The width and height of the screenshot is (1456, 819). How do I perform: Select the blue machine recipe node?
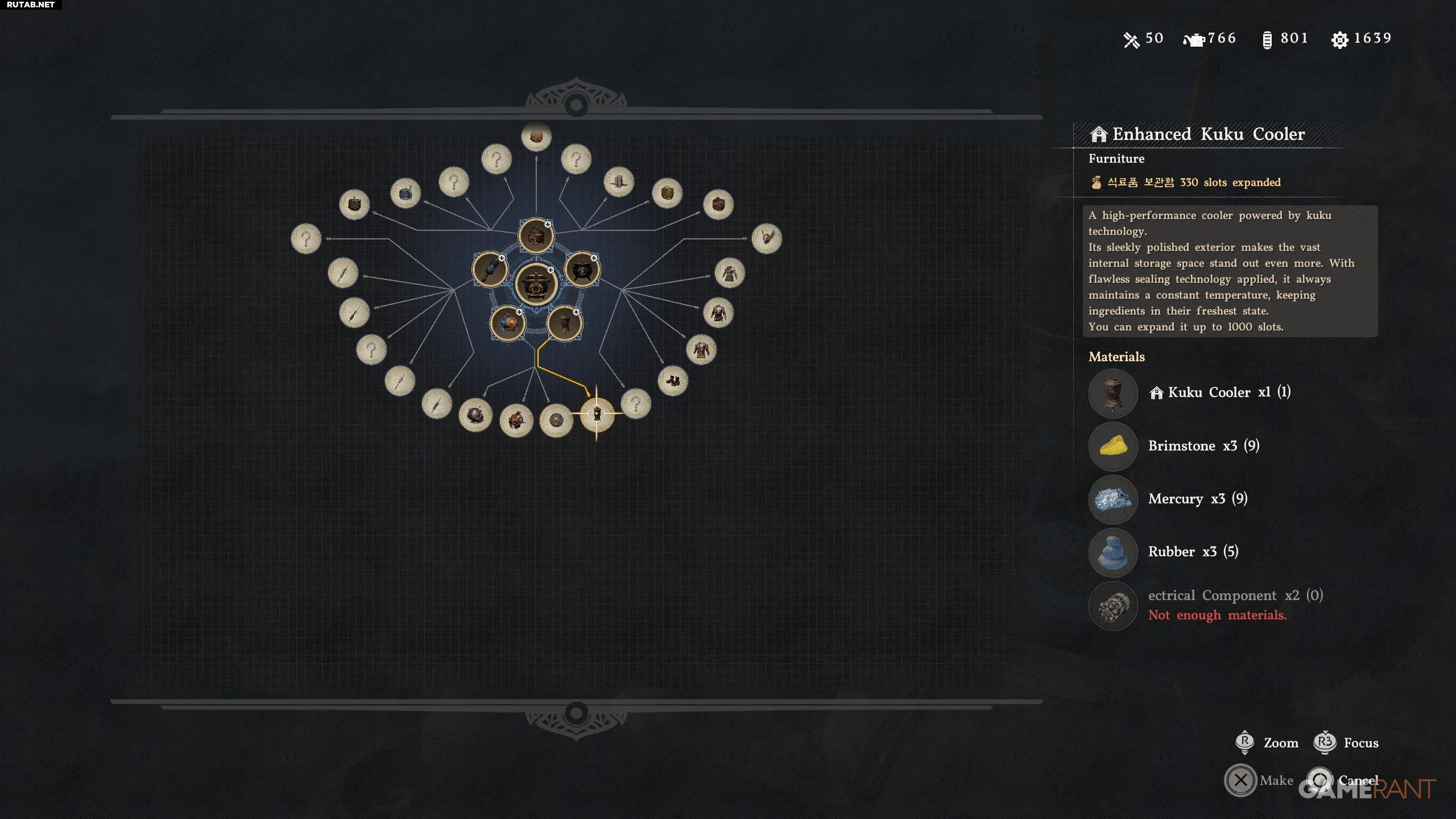[x=405, y=193]
